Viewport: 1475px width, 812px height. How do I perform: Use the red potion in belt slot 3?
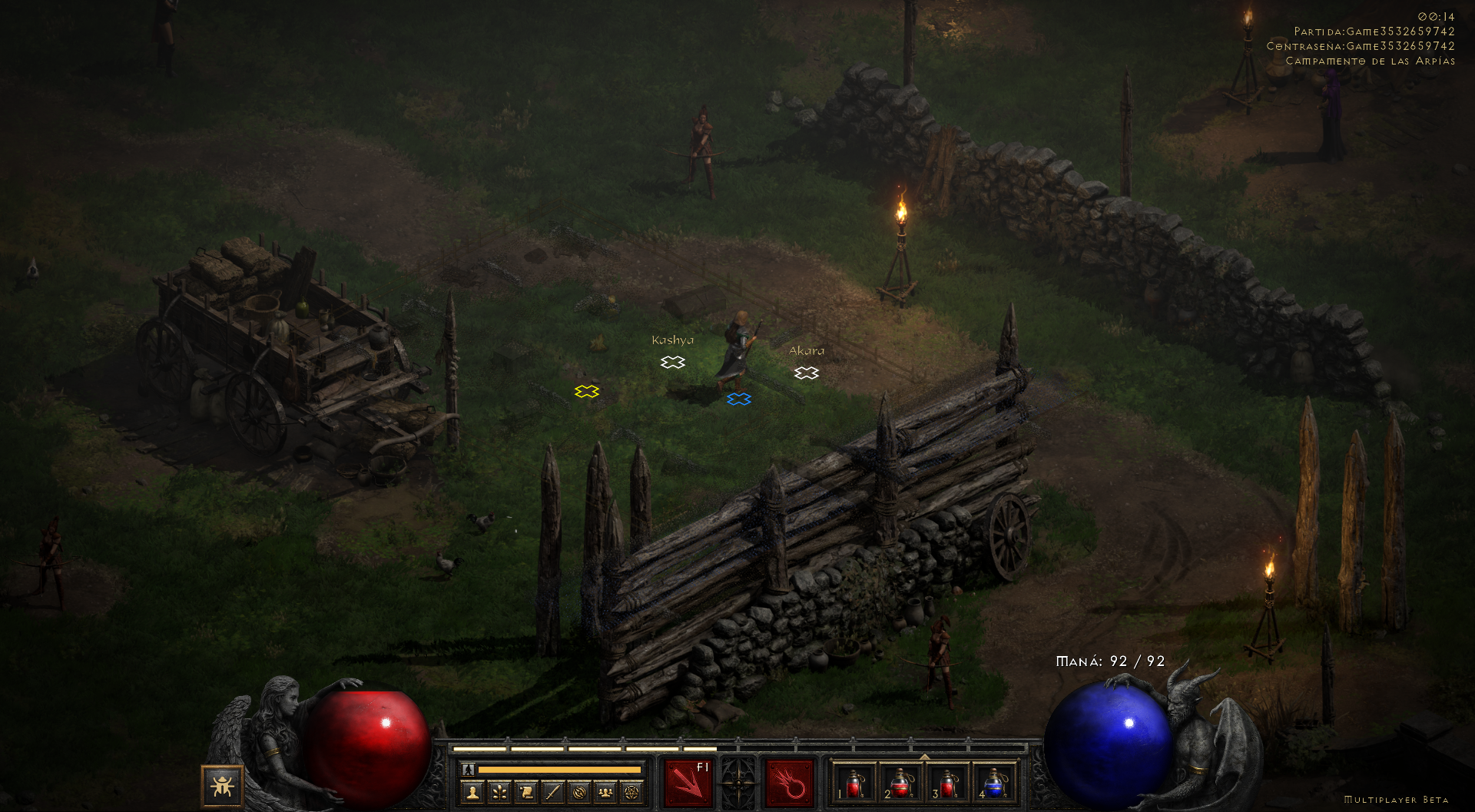pos(948,784)
